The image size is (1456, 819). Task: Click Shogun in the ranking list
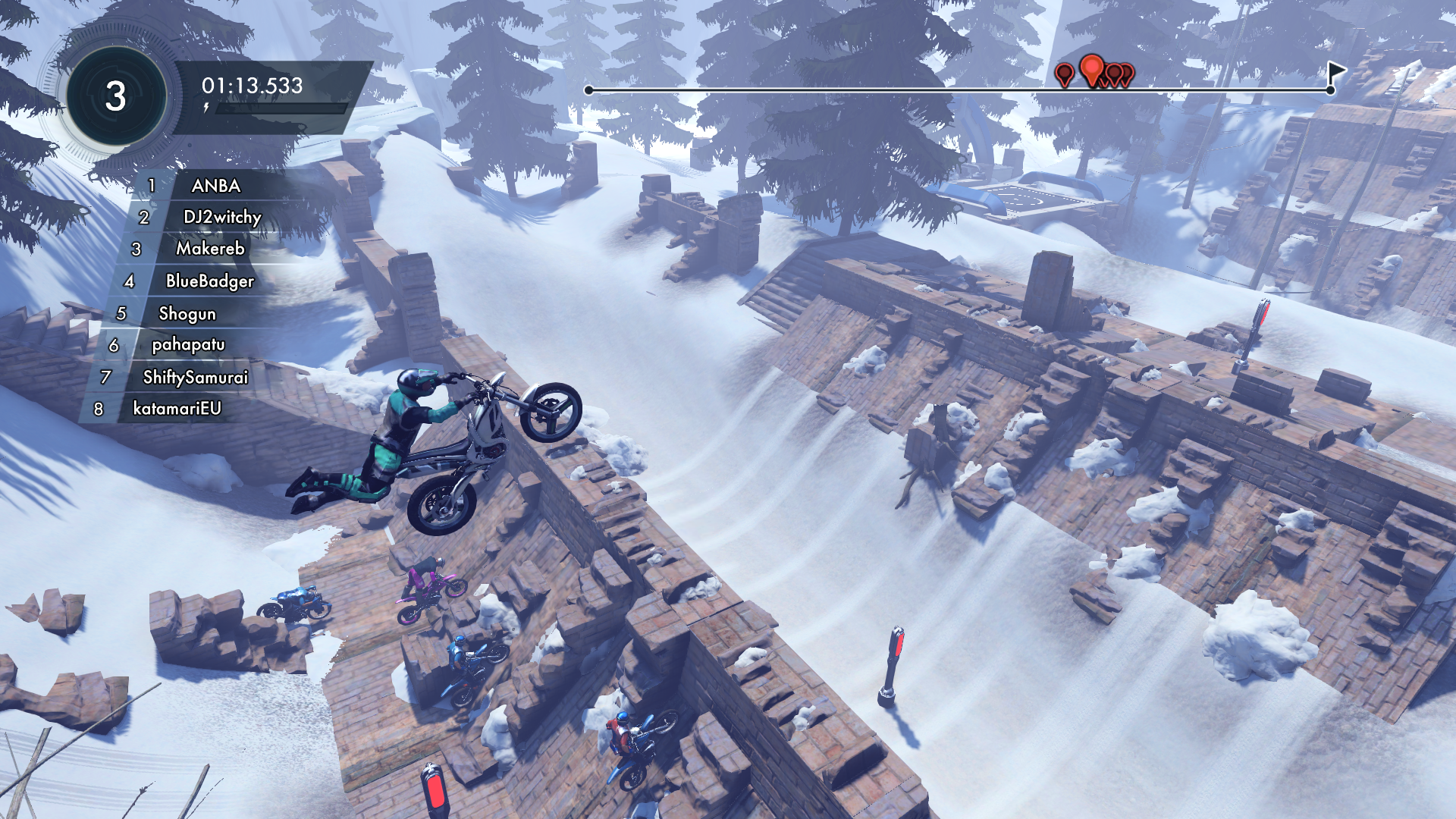pos(187,314)
